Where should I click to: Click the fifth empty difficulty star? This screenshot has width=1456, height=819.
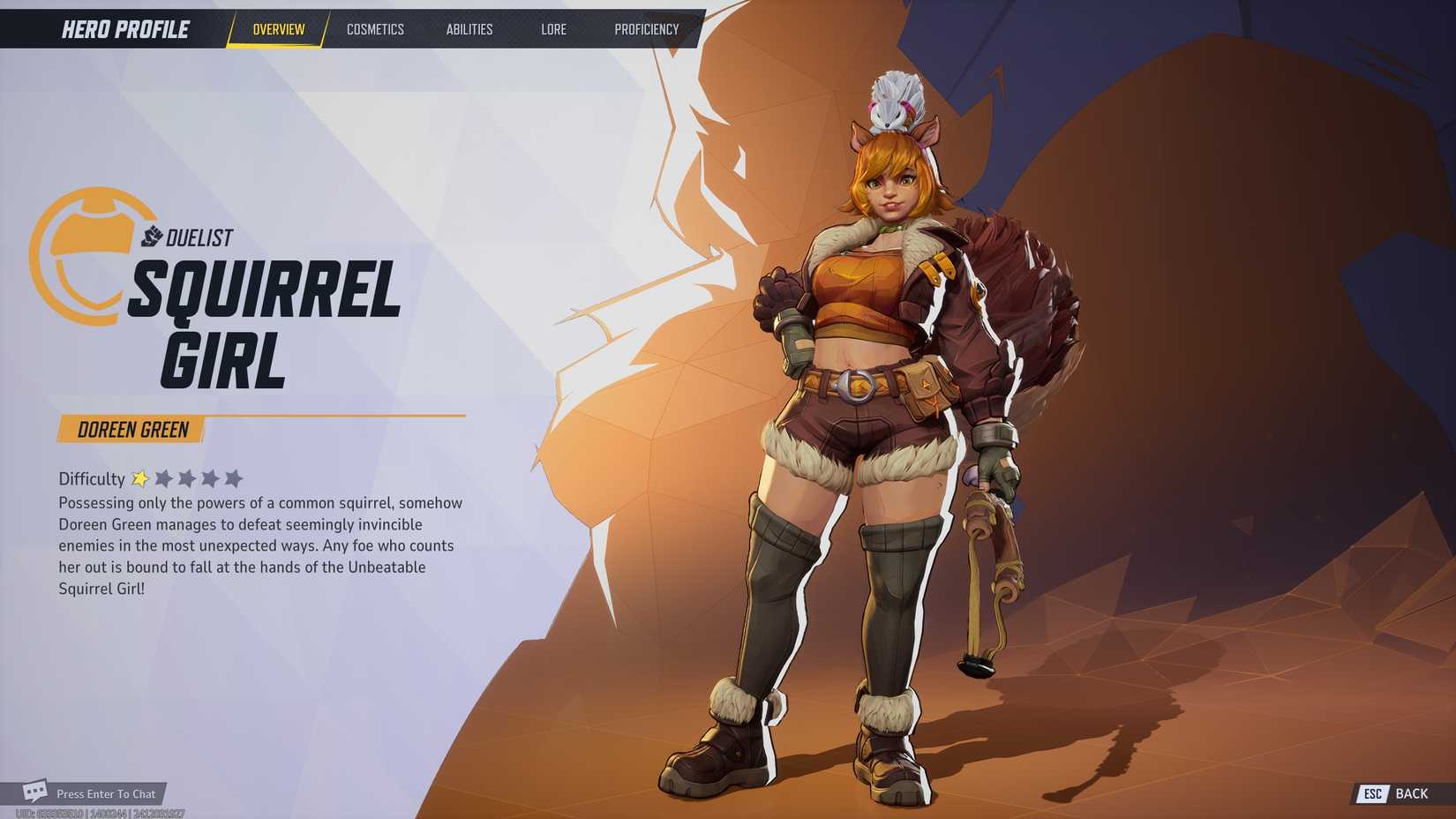(x=233, y=477)
